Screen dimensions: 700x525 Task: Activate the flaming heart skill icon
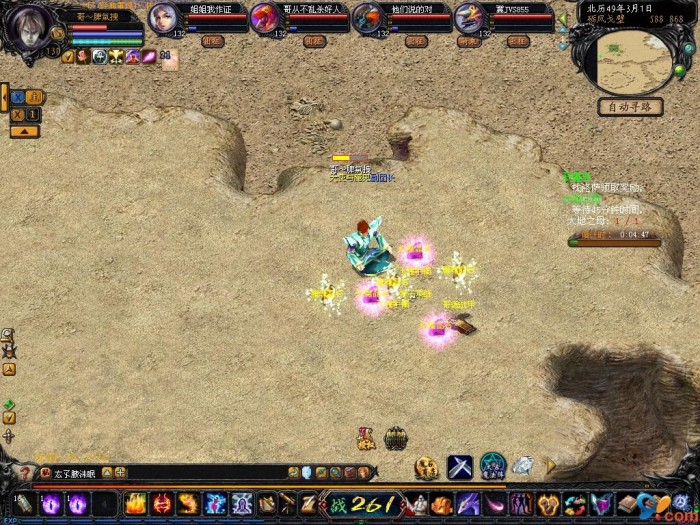pos(548,504)
